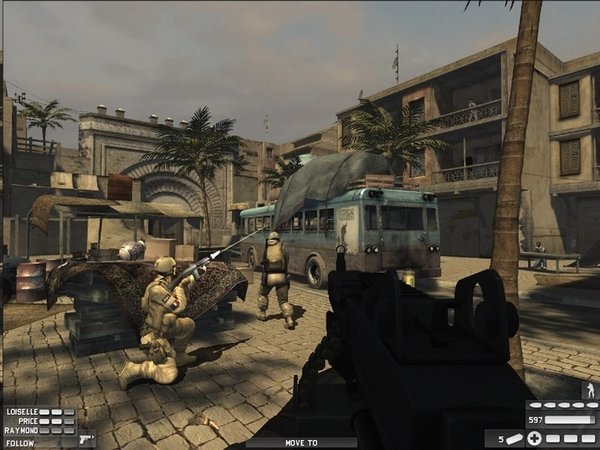
Task: Select the C4 explosive item icon
Action: click(x=513, y=438)
